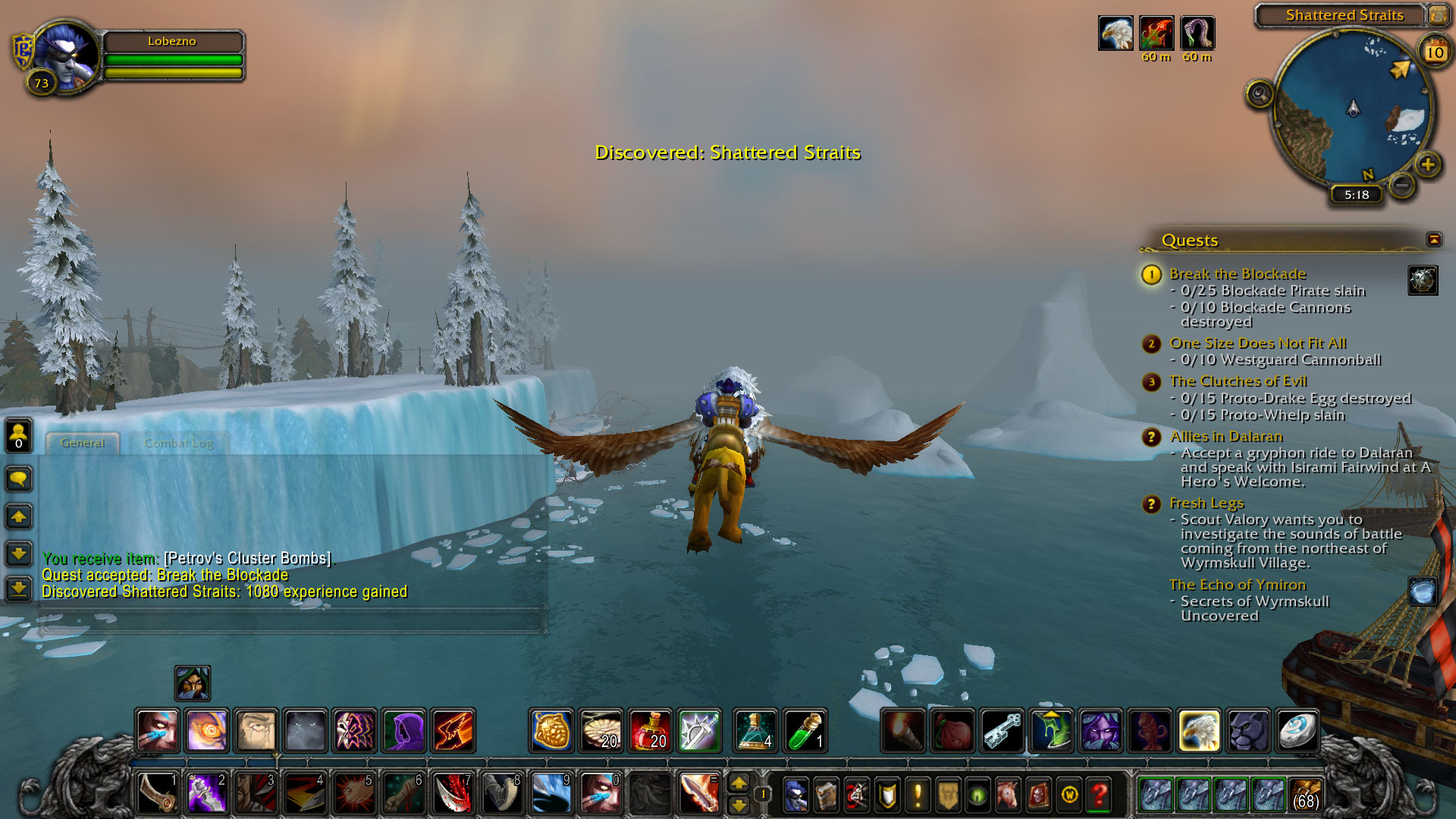Collapse the Quests tracker panel
Viewport: 1456px width, 819px height.
click(x=1433, y=240)
